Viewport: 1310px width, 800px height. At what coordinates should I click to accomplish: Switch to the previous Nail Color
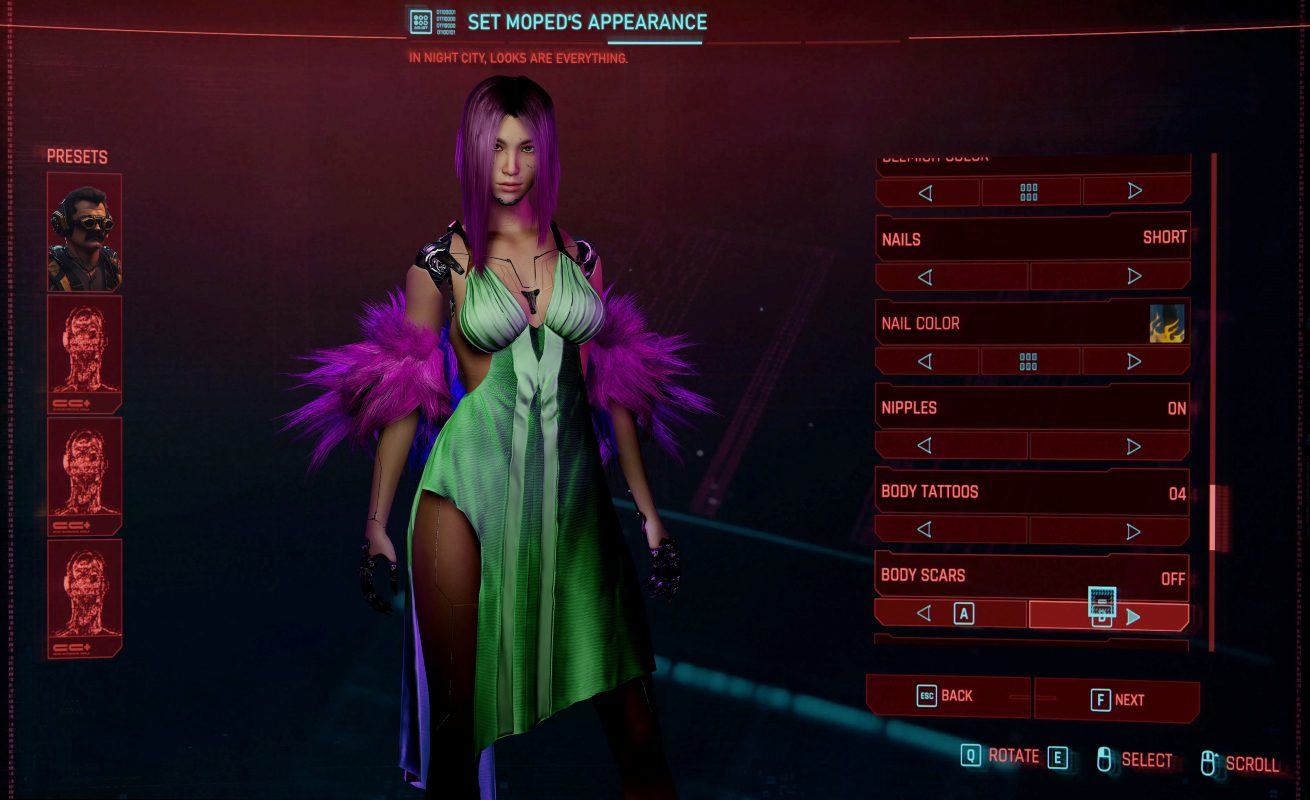926,361
